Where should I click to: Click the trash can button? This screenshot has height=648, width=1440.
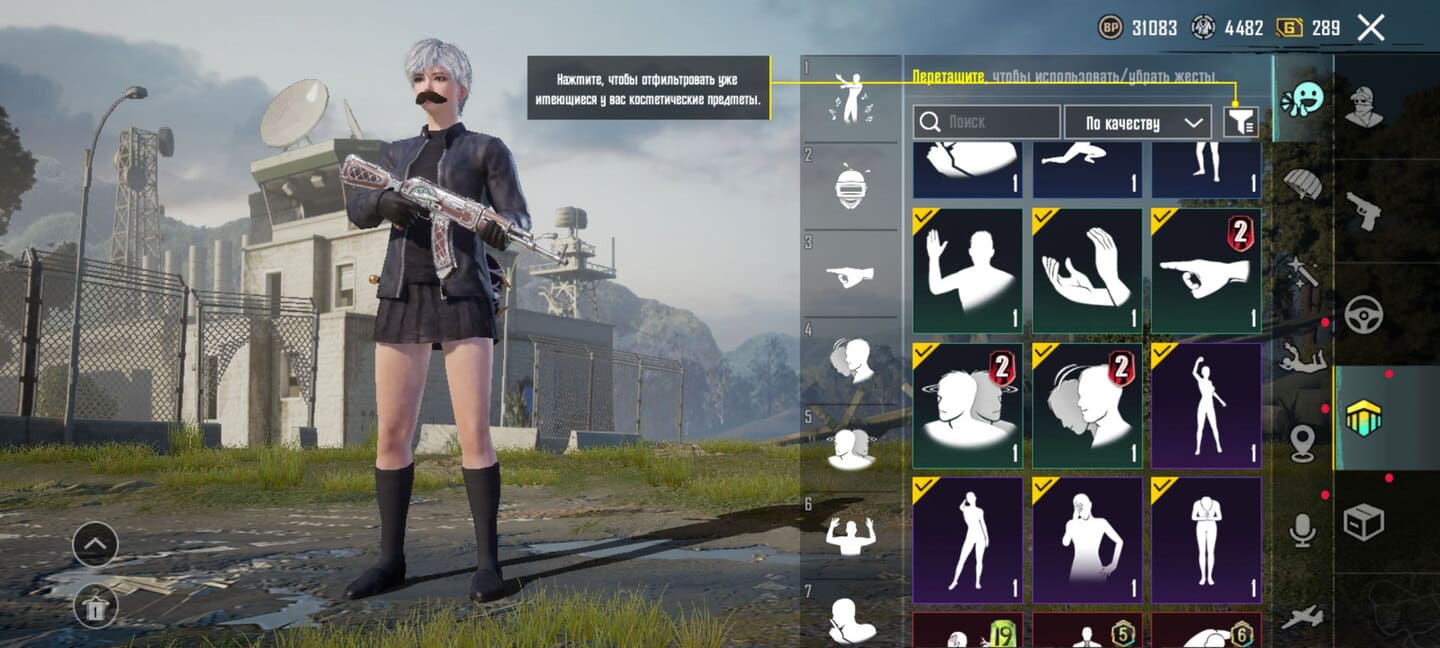[95, 605]
